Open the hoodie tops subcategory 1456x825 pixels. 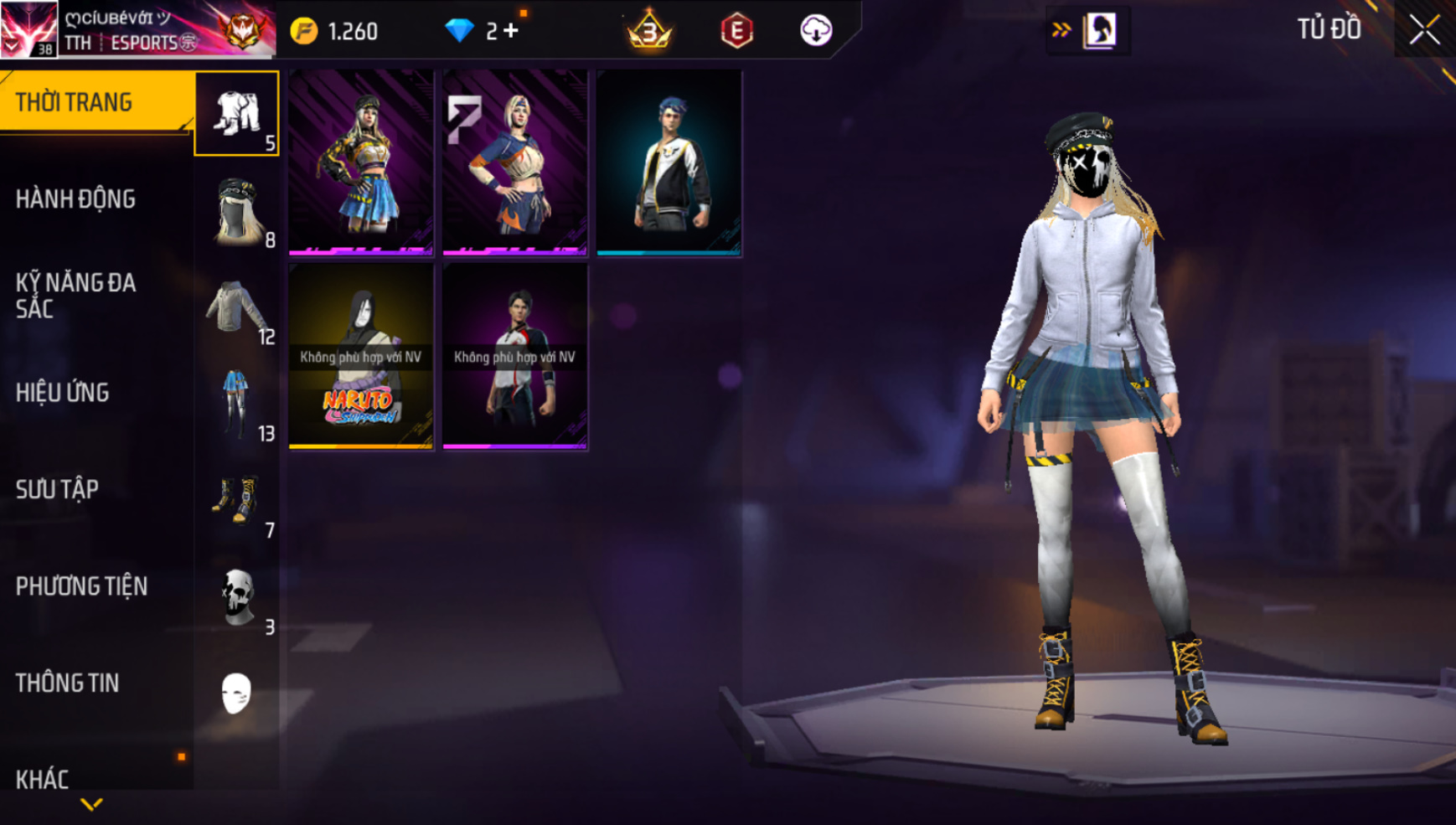pos(237,308)
